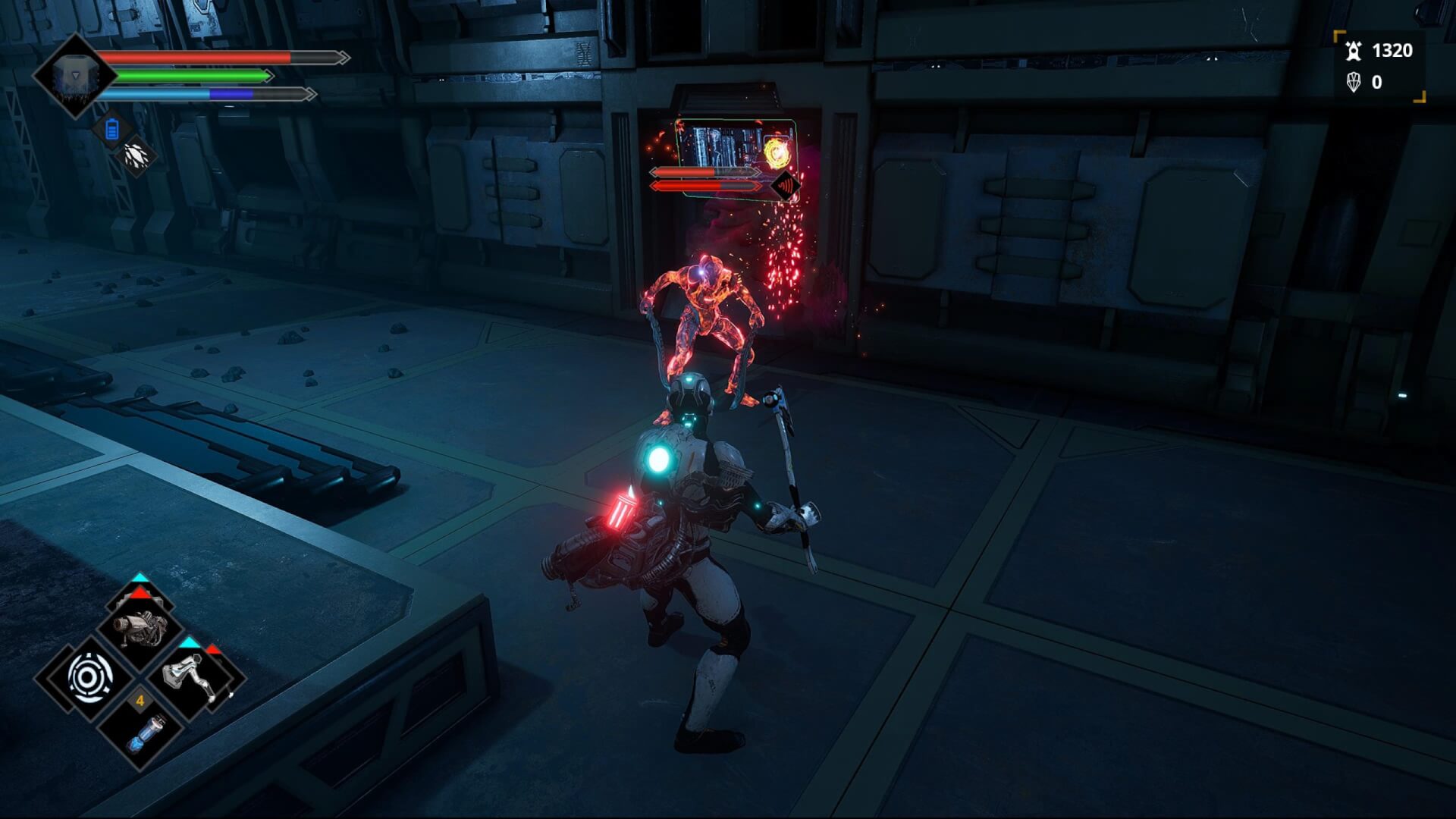This screenshot has height=819, width=1456.
Task: Activate the circular reactor ability slot
Action: click(89, 677)
